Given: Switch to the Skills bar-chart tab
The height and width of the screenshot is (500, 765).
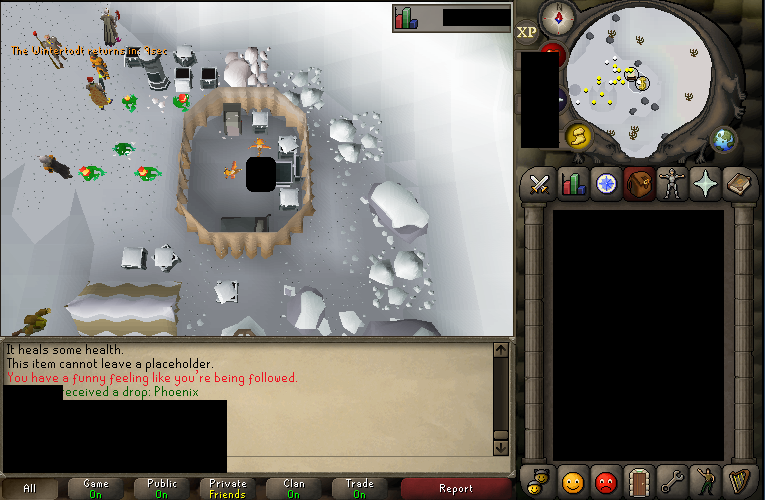Looking at the screenshot, I should pyautogui.click(x=573, y=184).
